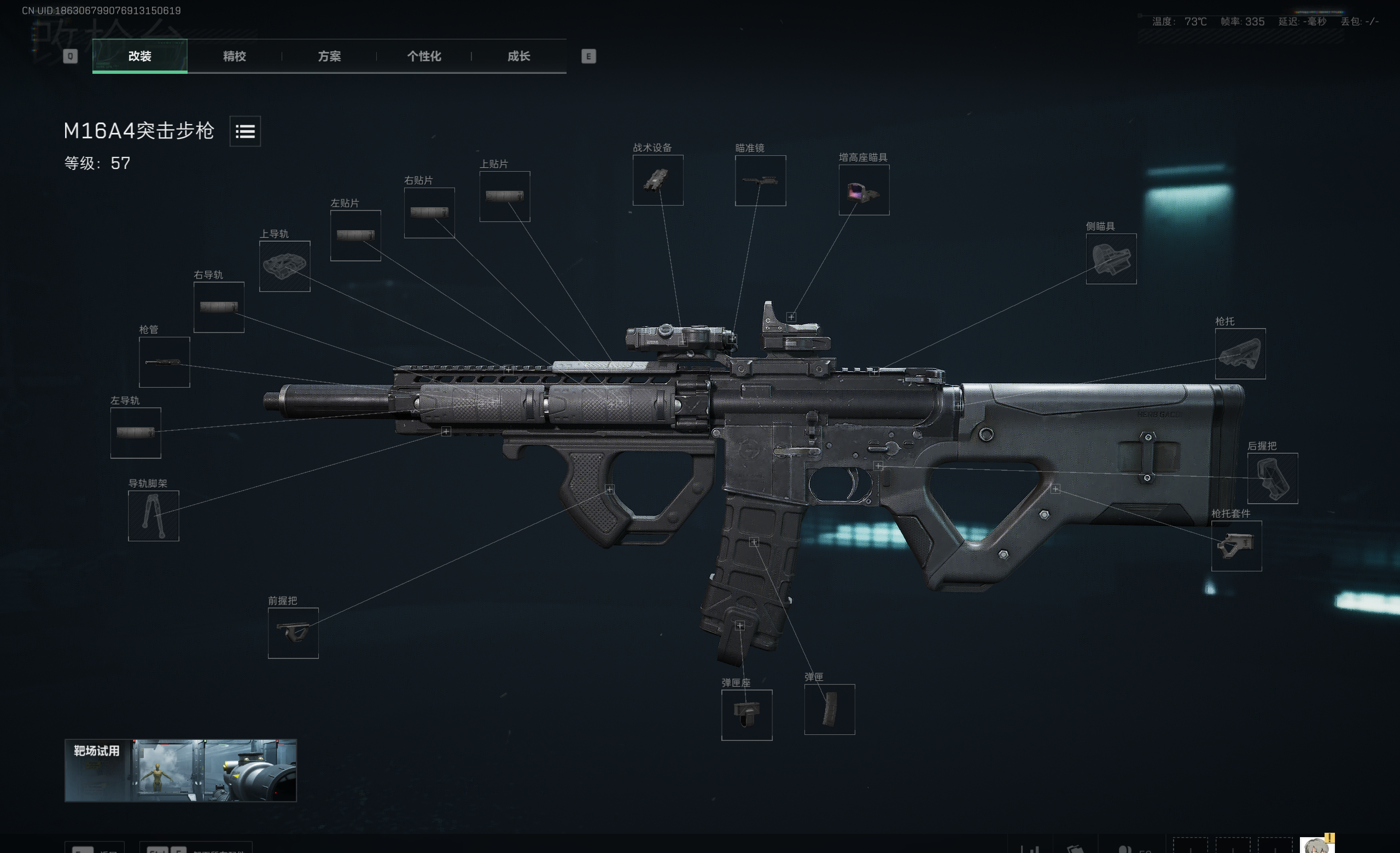Select the 战术设备 tactical device slot
The height and width of the screenshot is (853, 1400).
[x=658, y=180]
